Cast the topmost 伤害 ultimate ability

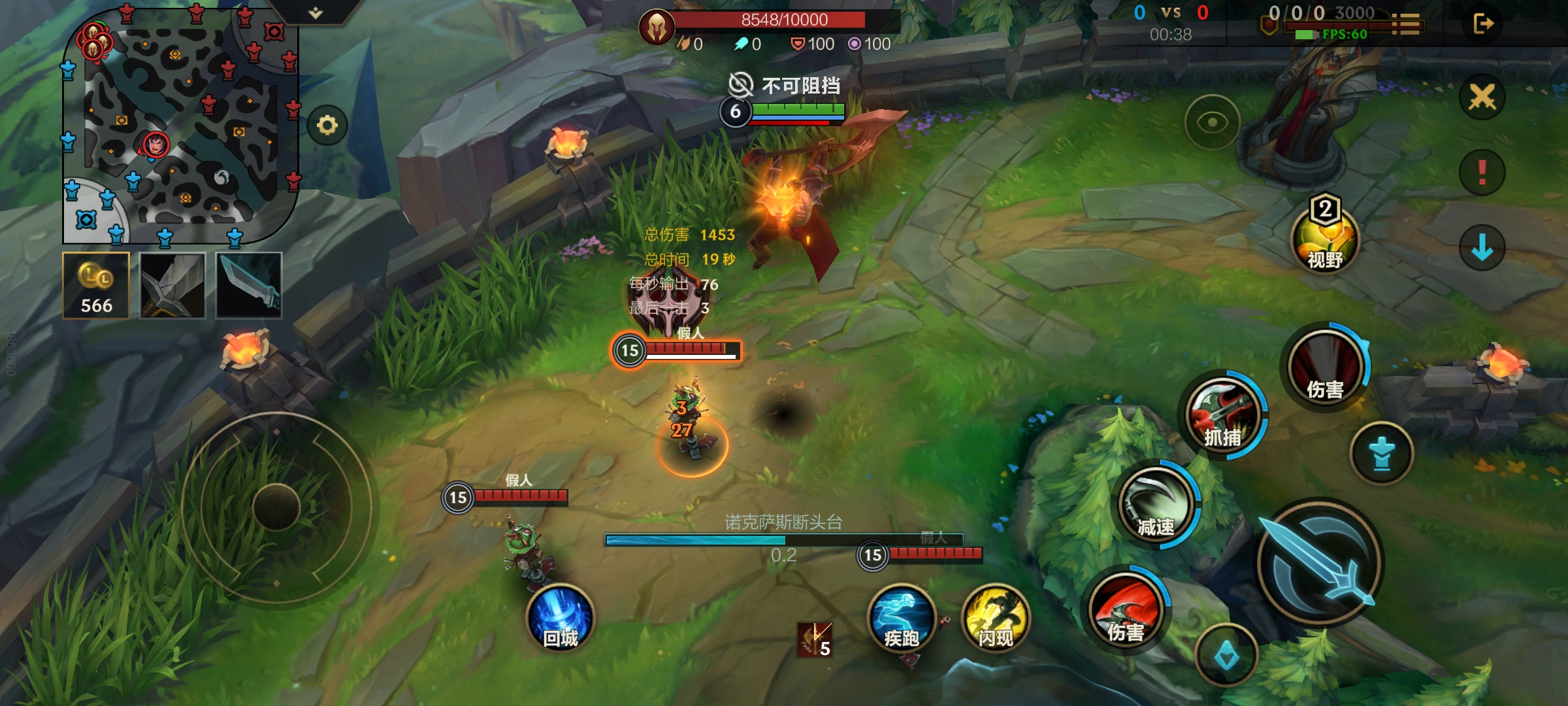click(1326, 367)
